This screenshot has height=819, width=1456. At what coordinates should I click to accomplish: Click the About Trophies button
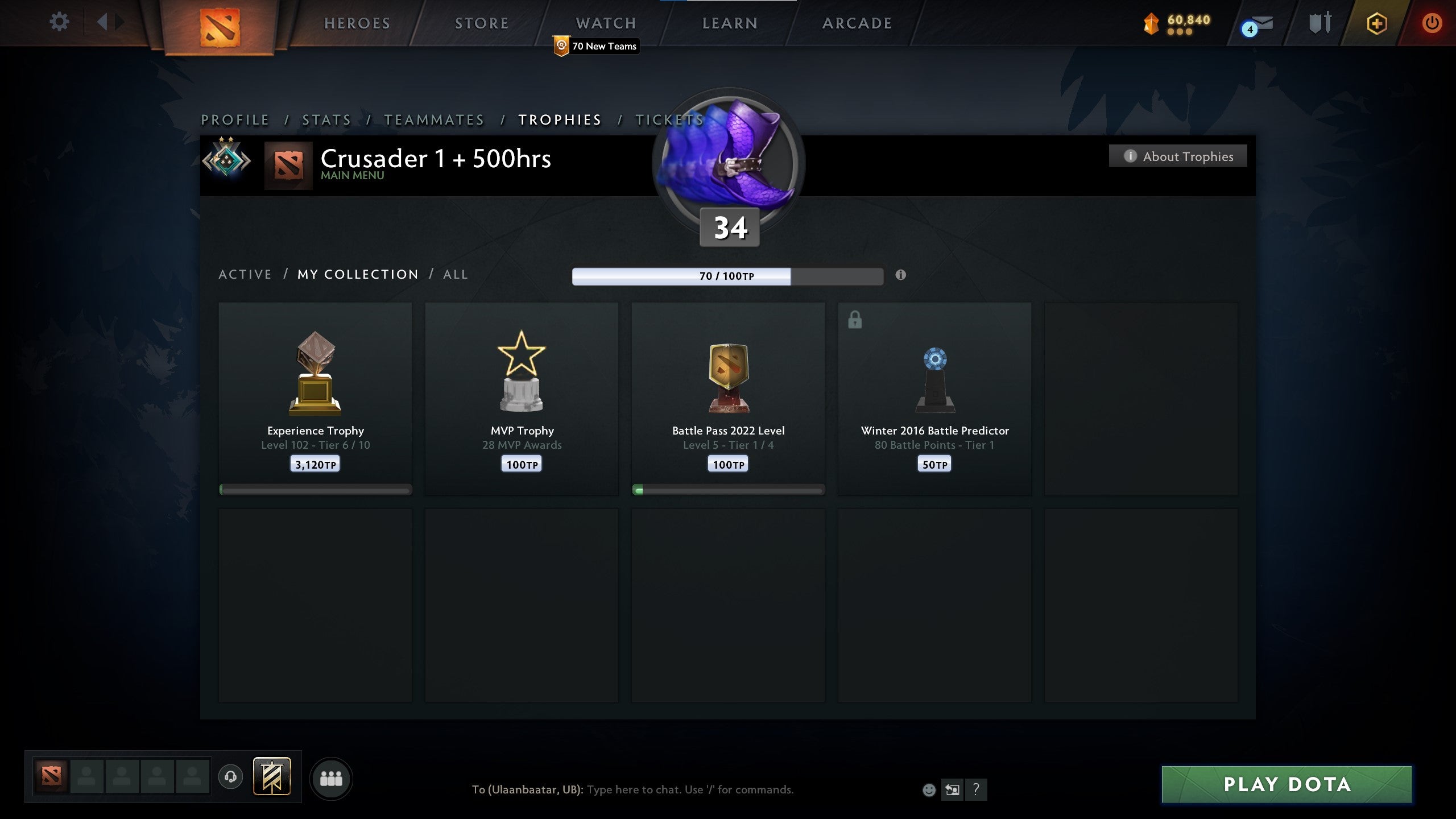[x=1178, y=156]
